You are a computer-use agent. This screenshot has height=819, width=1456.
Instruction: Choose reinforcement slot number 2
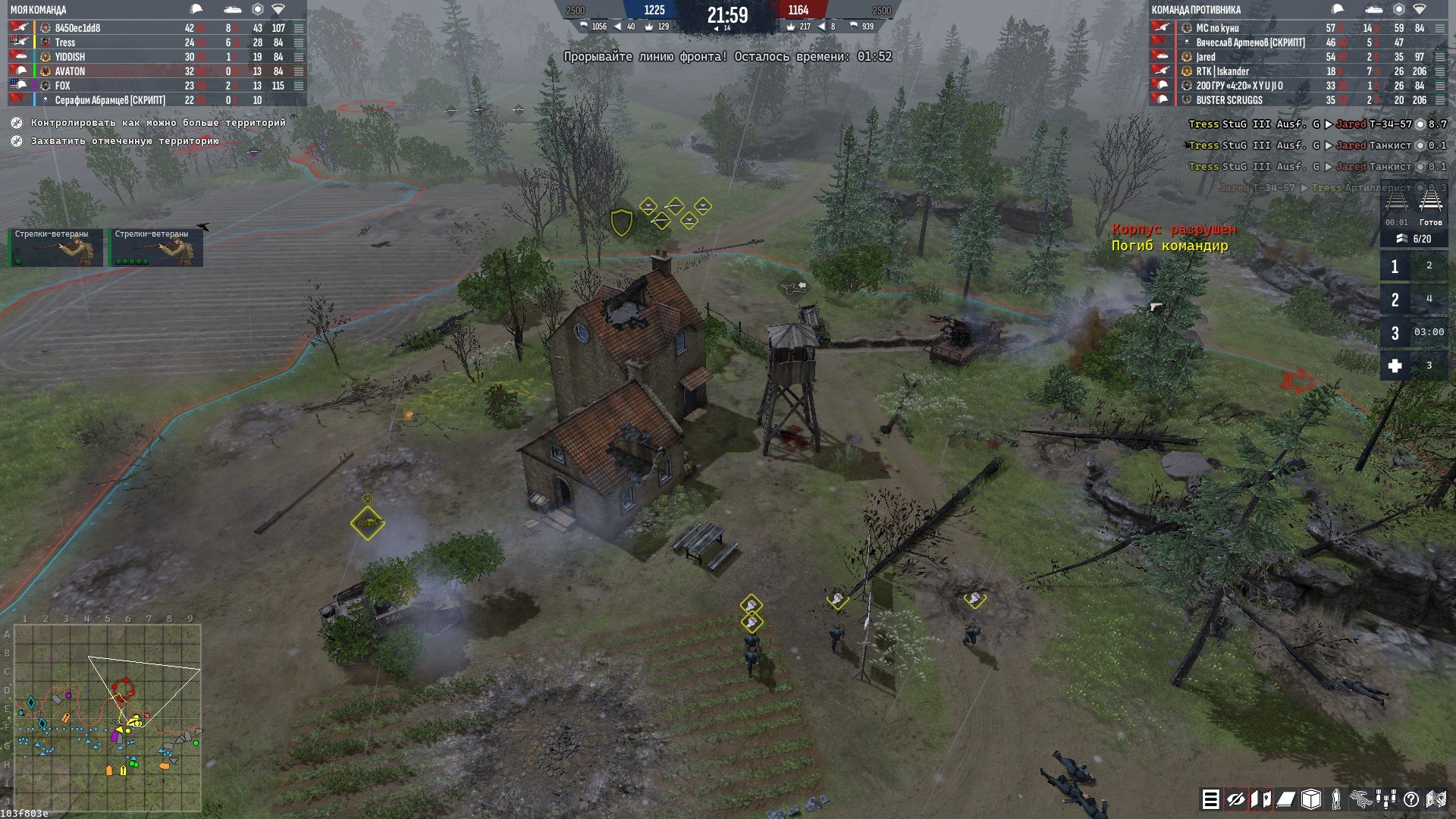pos(1395,300)
